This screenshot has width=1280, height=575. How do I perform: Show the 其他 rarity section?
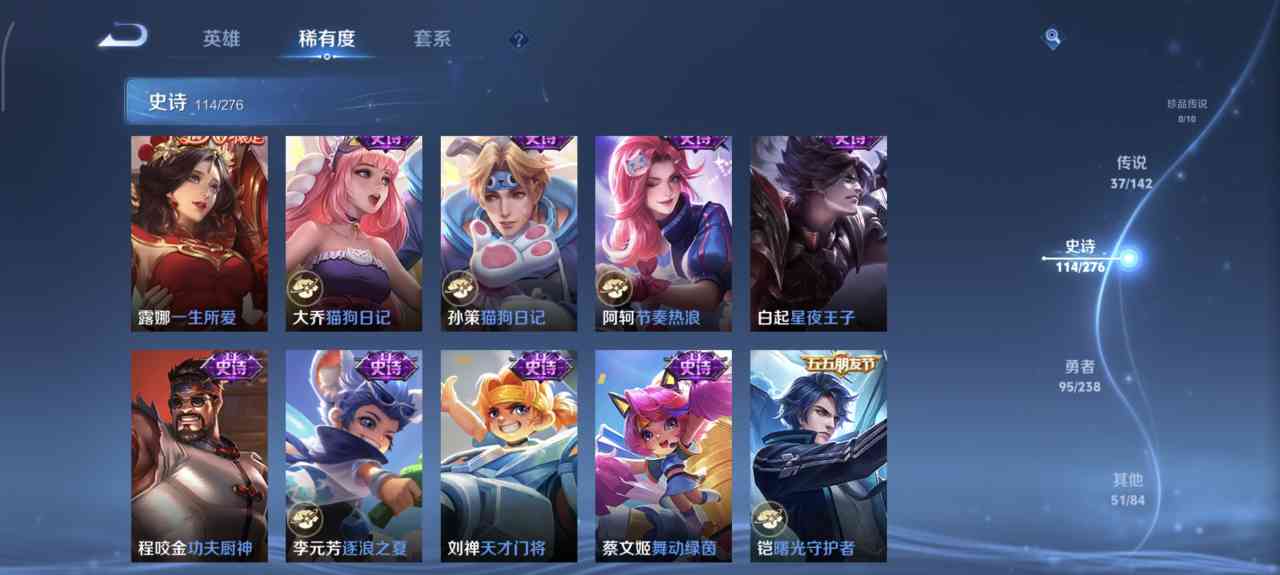point(1127,488)
